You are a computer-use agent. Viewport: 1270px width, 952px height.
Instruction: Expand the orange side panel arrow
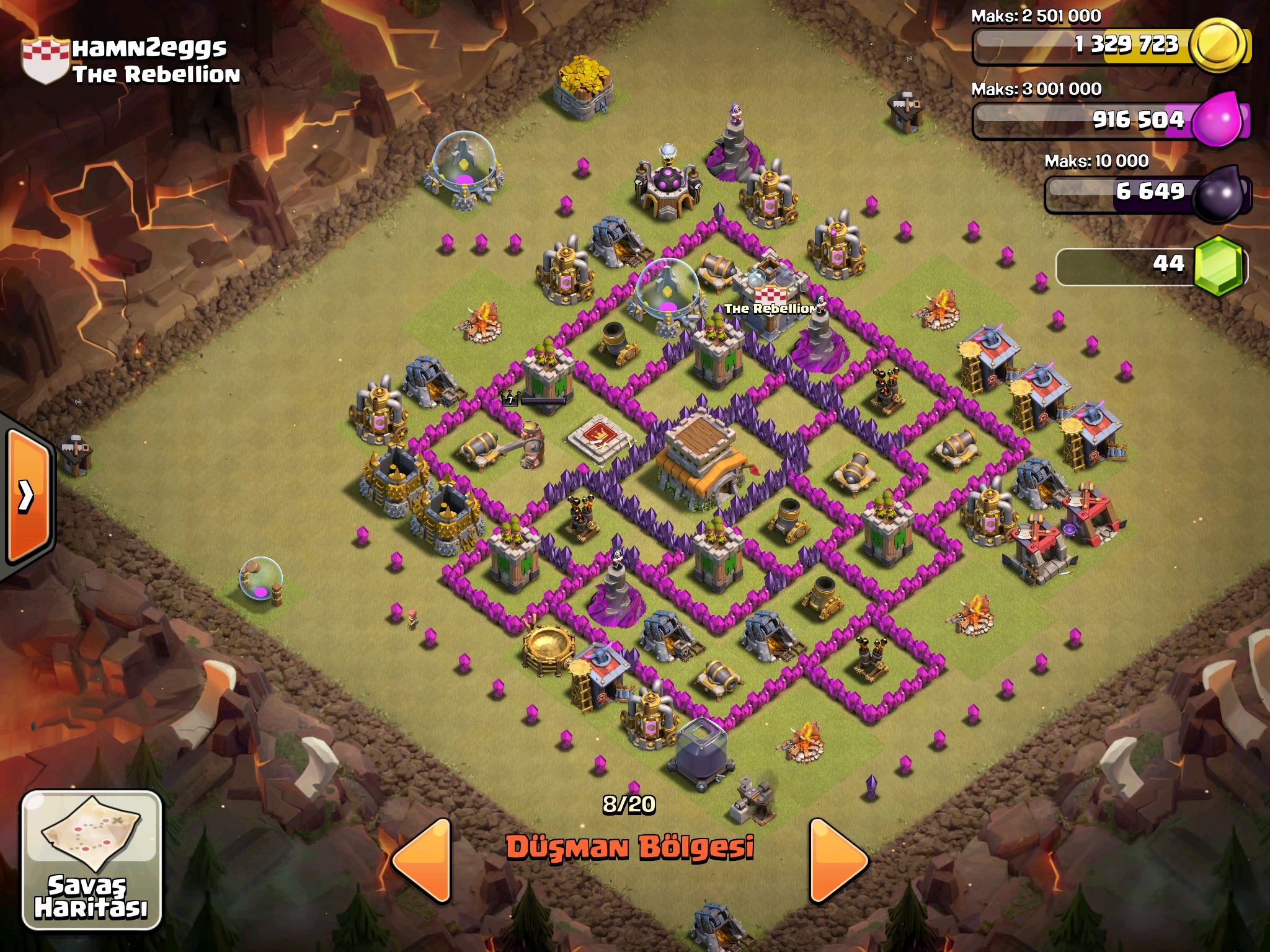click(x=28, y=495)
